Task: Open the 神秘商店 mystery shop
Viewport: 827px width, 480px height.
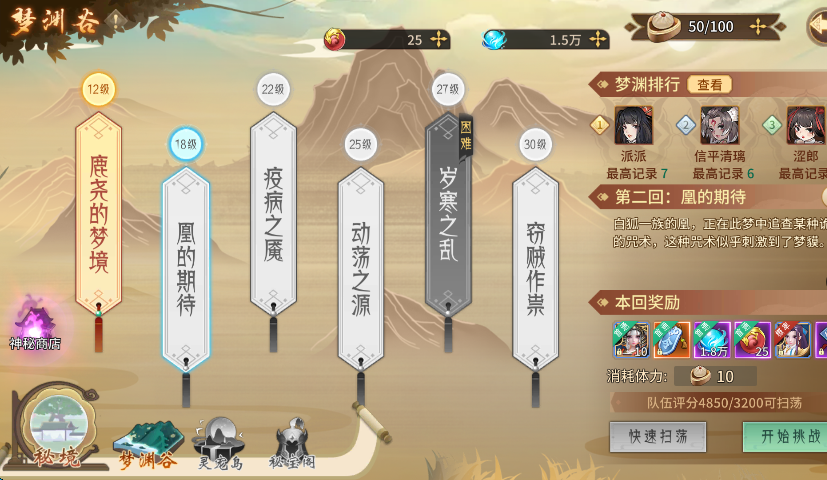Action: tap(35, 323)
